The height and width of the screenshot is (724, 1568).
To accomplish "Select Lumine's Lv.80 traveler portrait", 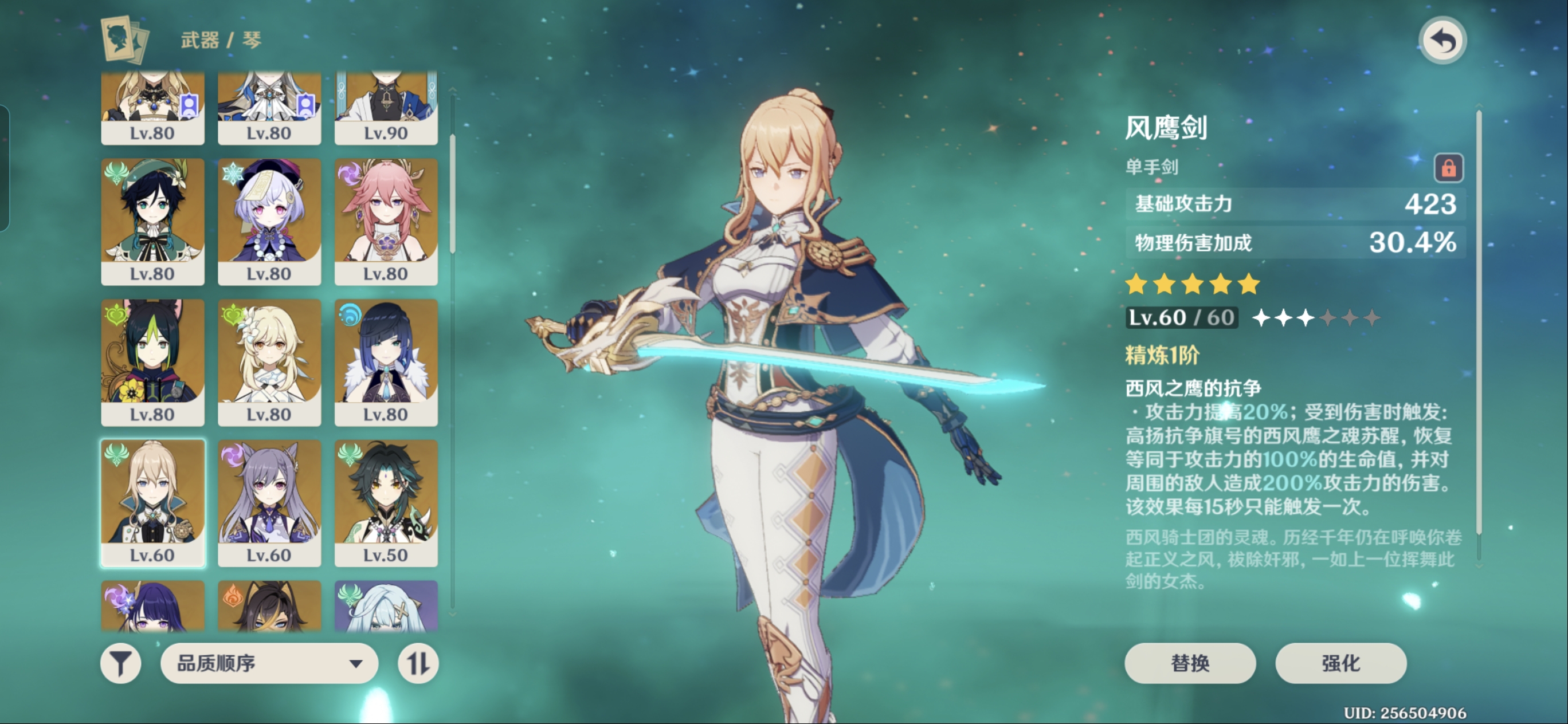I will [x=269, y=362].
